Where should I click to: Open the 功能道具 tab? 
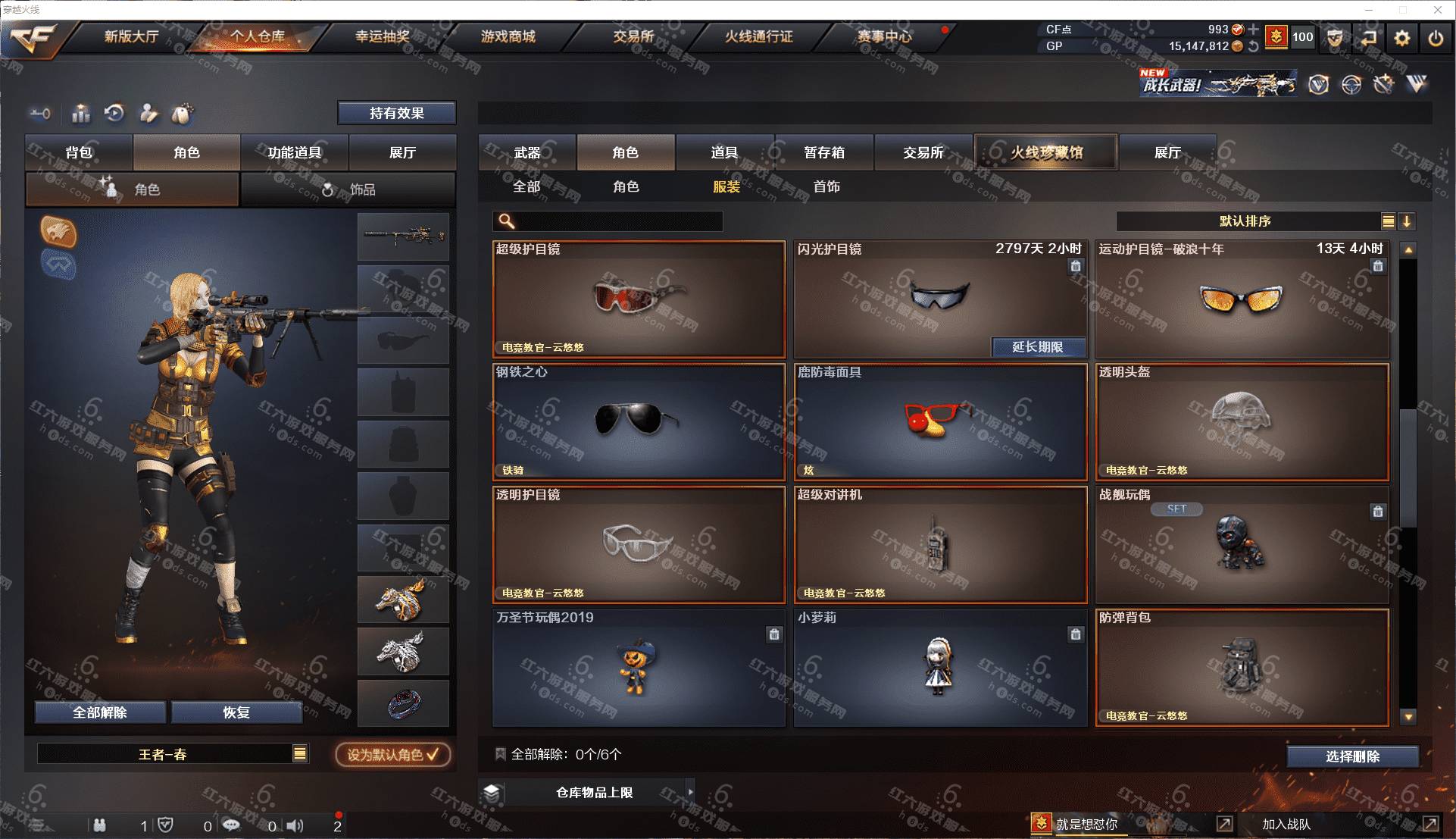pyautogui.click(x=294, y=152)
